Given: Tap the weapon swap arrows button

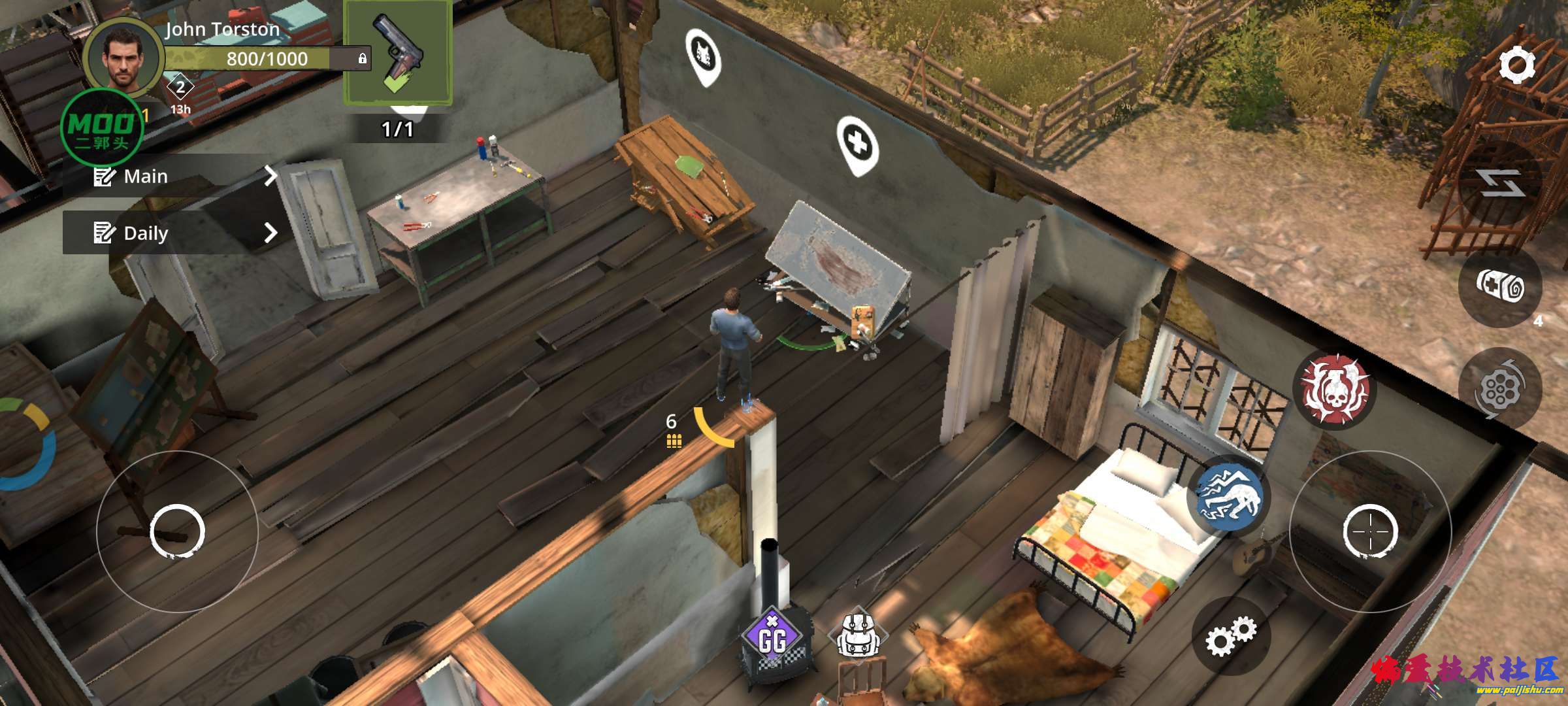Looking at the screenshot, I should 1501,182.
